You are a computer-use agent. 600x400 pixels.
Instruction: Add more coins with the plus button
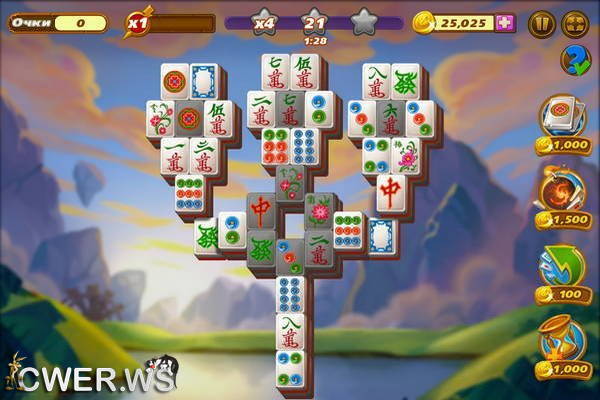(505, 22)
